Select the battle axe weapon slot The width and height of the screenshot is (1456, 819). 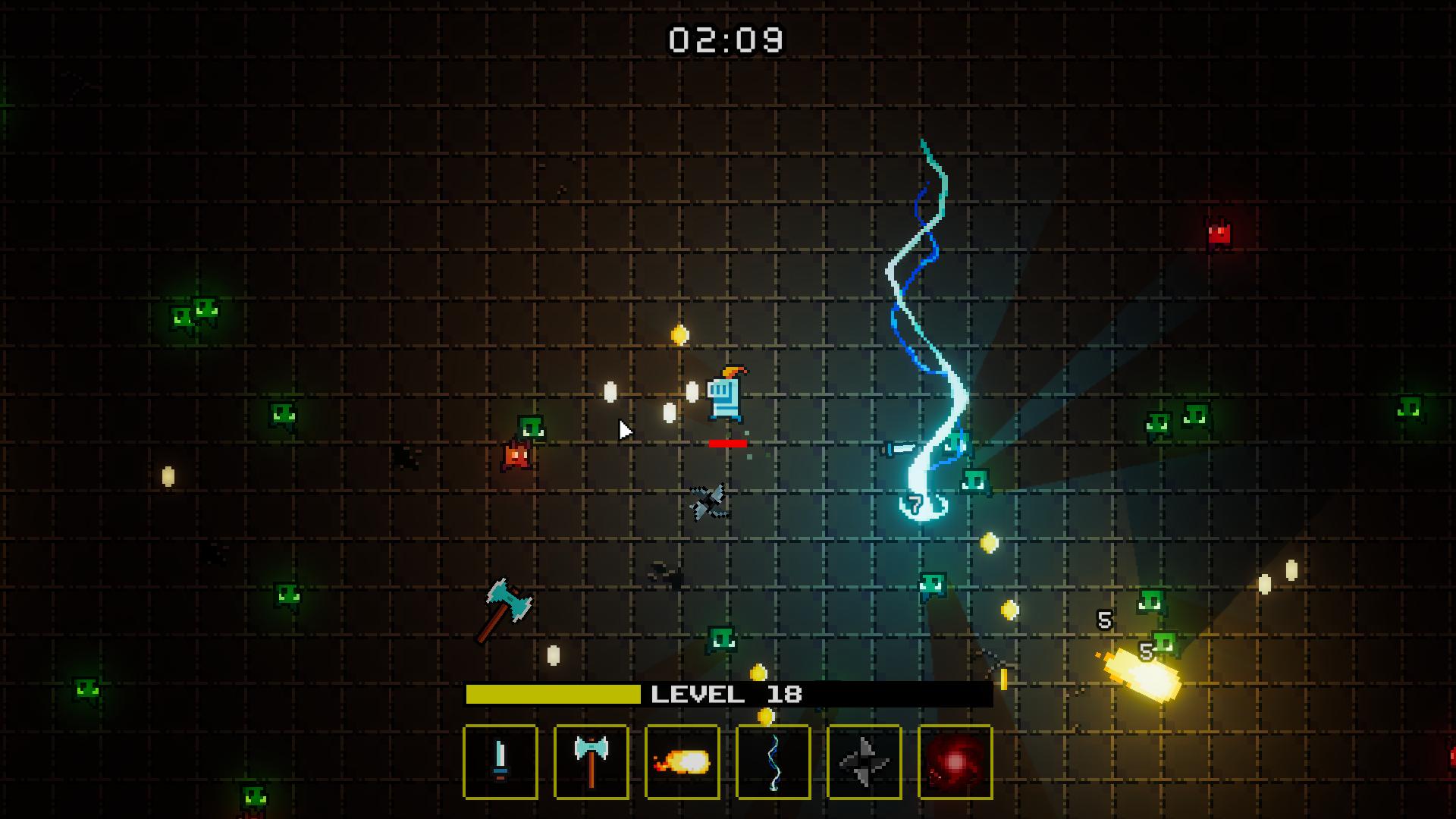point(591,763)
